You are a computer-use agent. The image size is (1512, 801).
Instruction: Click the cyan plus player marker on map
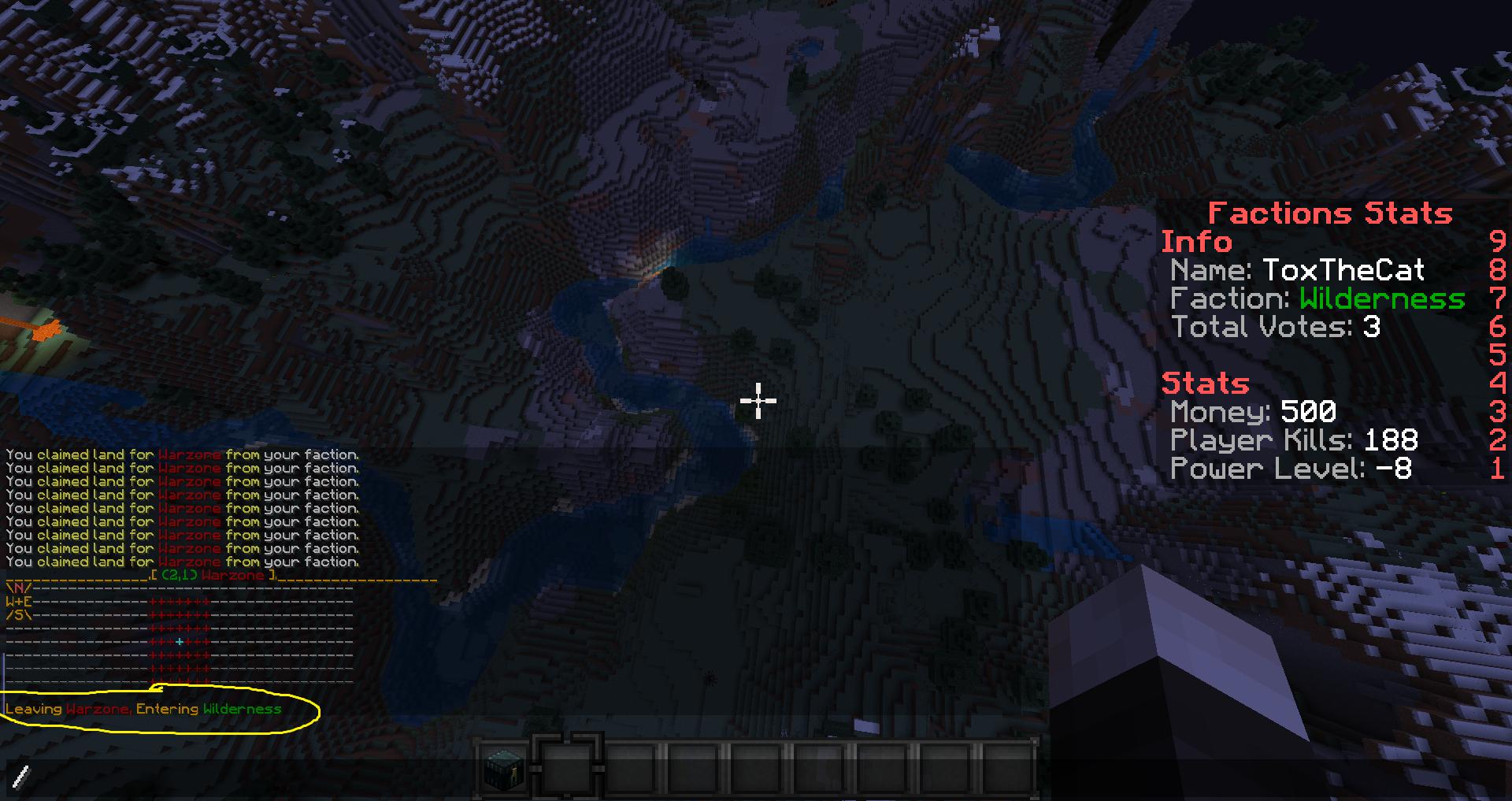(x=181, y=642)
